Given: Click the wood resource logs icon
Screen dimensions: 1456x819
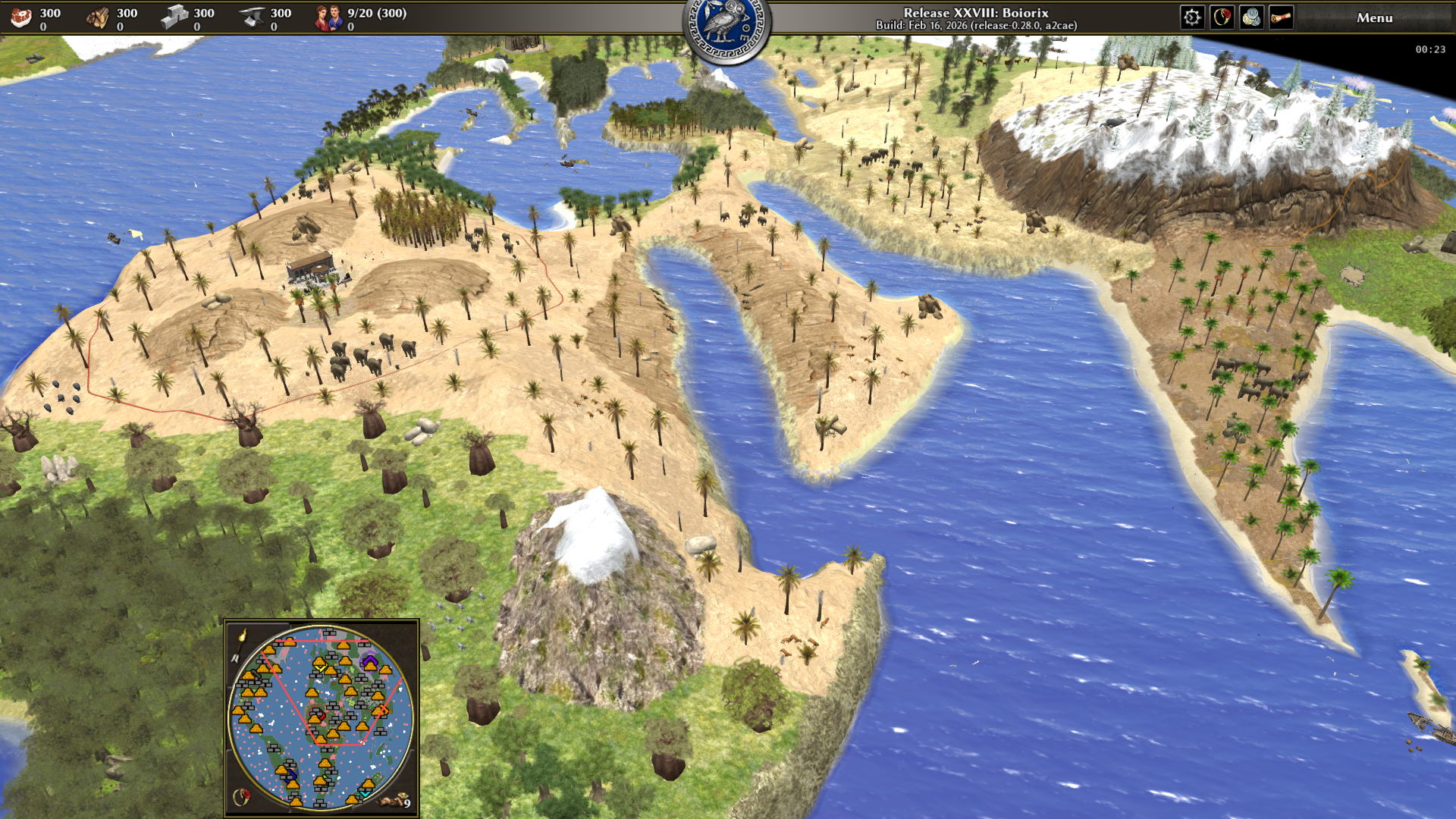Looking at the screenshot, I should [98, 17].
